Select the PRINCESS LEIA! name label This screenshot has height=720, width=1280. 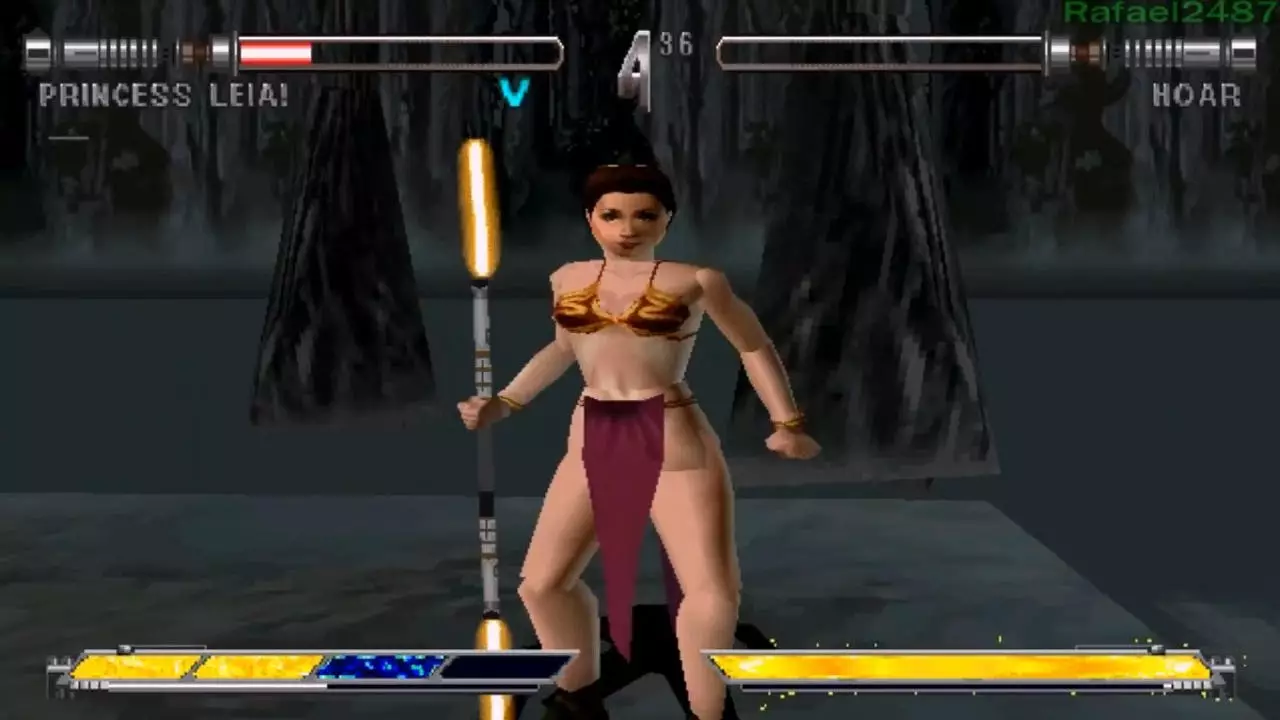pos(160,96)
